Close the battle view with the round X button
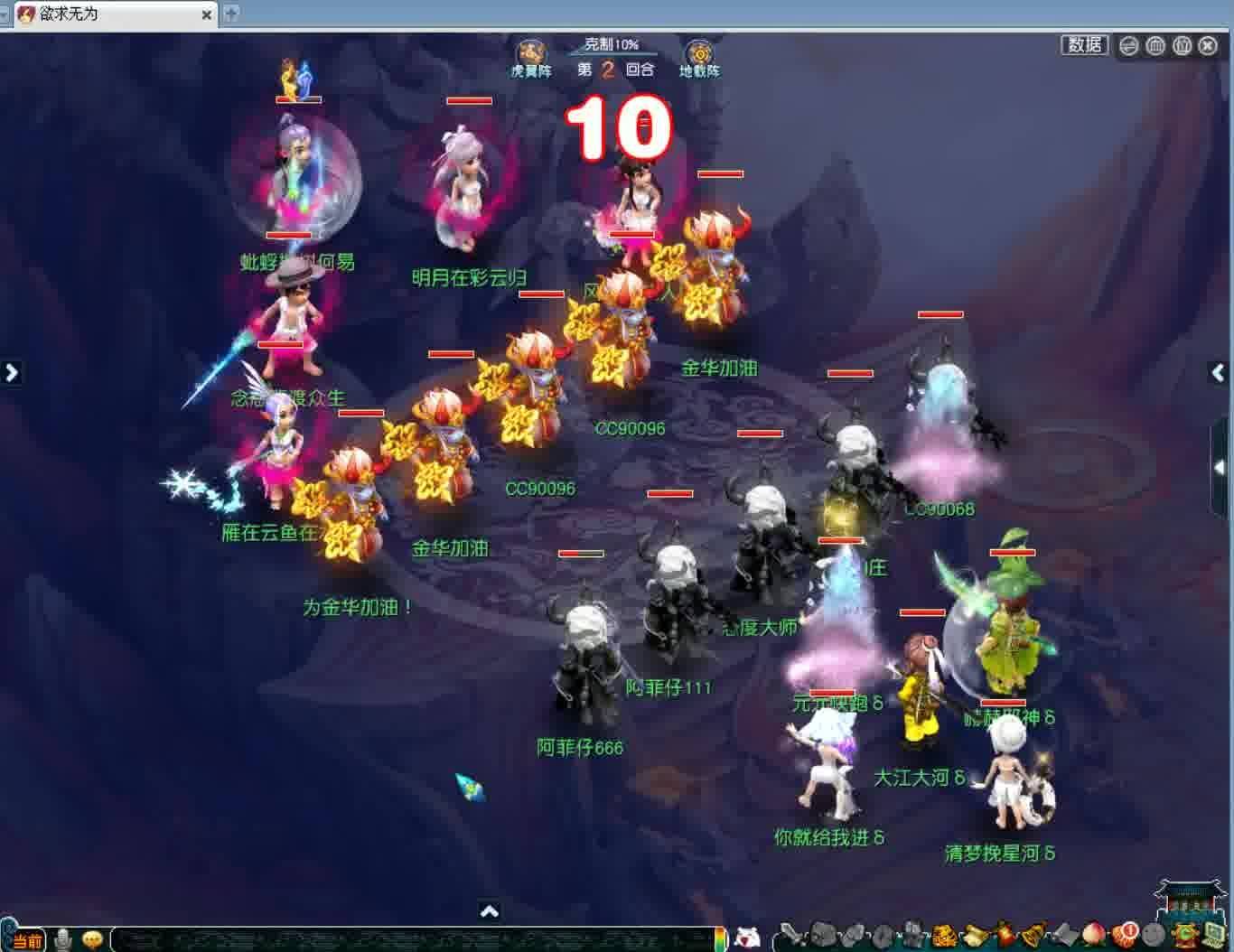This screenshot has height=952, width=1234. click(x=1208, y=46)
